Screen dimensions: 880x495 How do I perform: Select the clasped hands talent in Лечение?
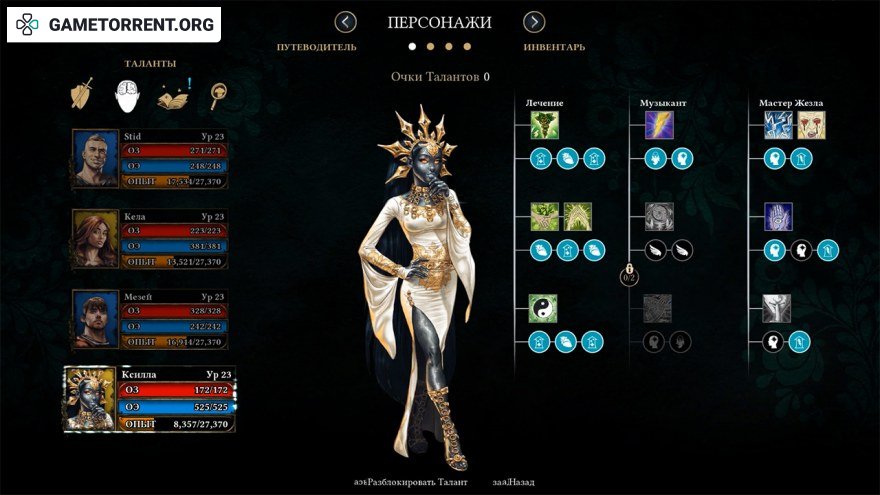click(544, 217)
